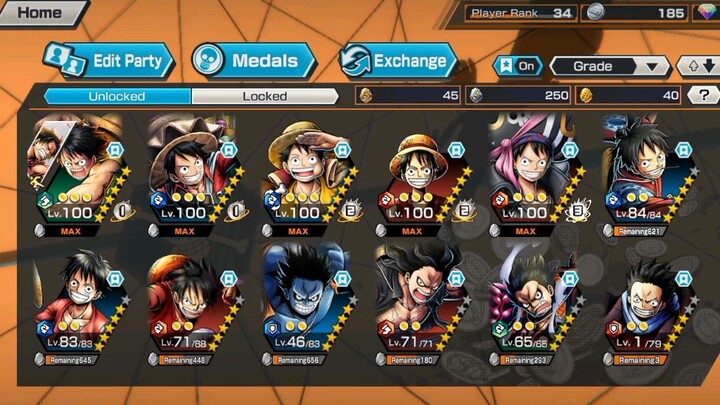The width and height of the screenshot is (720, 405).
Task: Open the Exchange menu
Action: [399, 61]
